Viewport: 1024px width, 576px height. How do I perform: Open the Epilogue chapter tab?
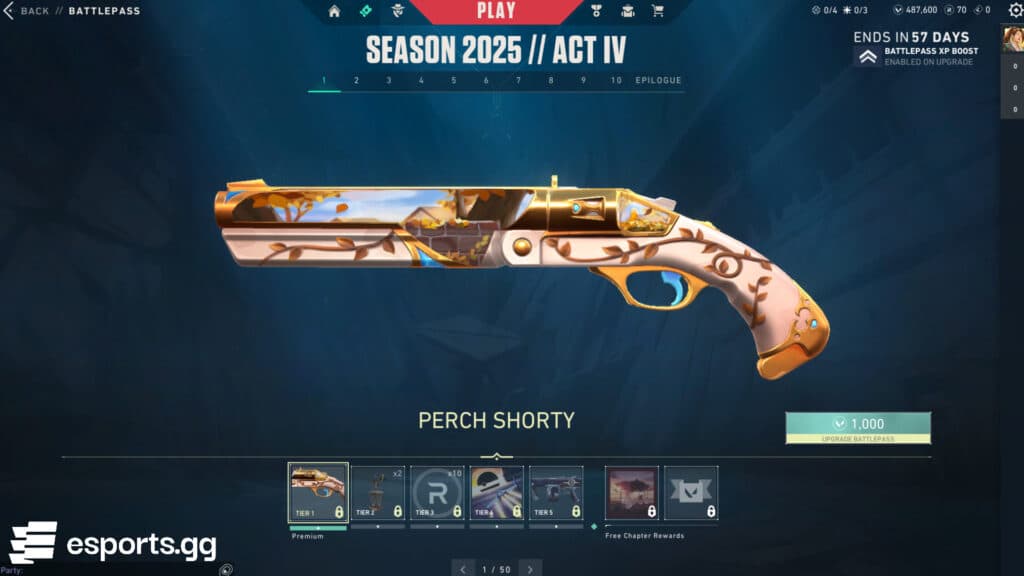[x=658, y=80]
